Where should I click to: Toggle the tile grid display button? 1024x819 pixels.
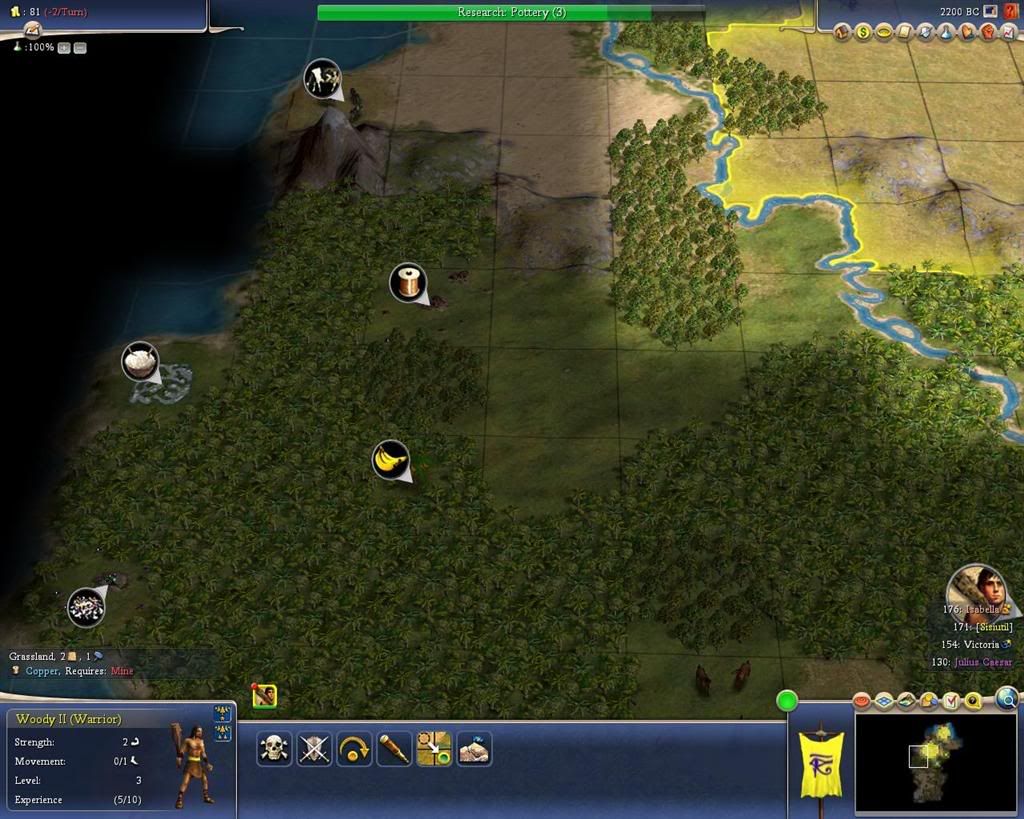click(885, 700)
